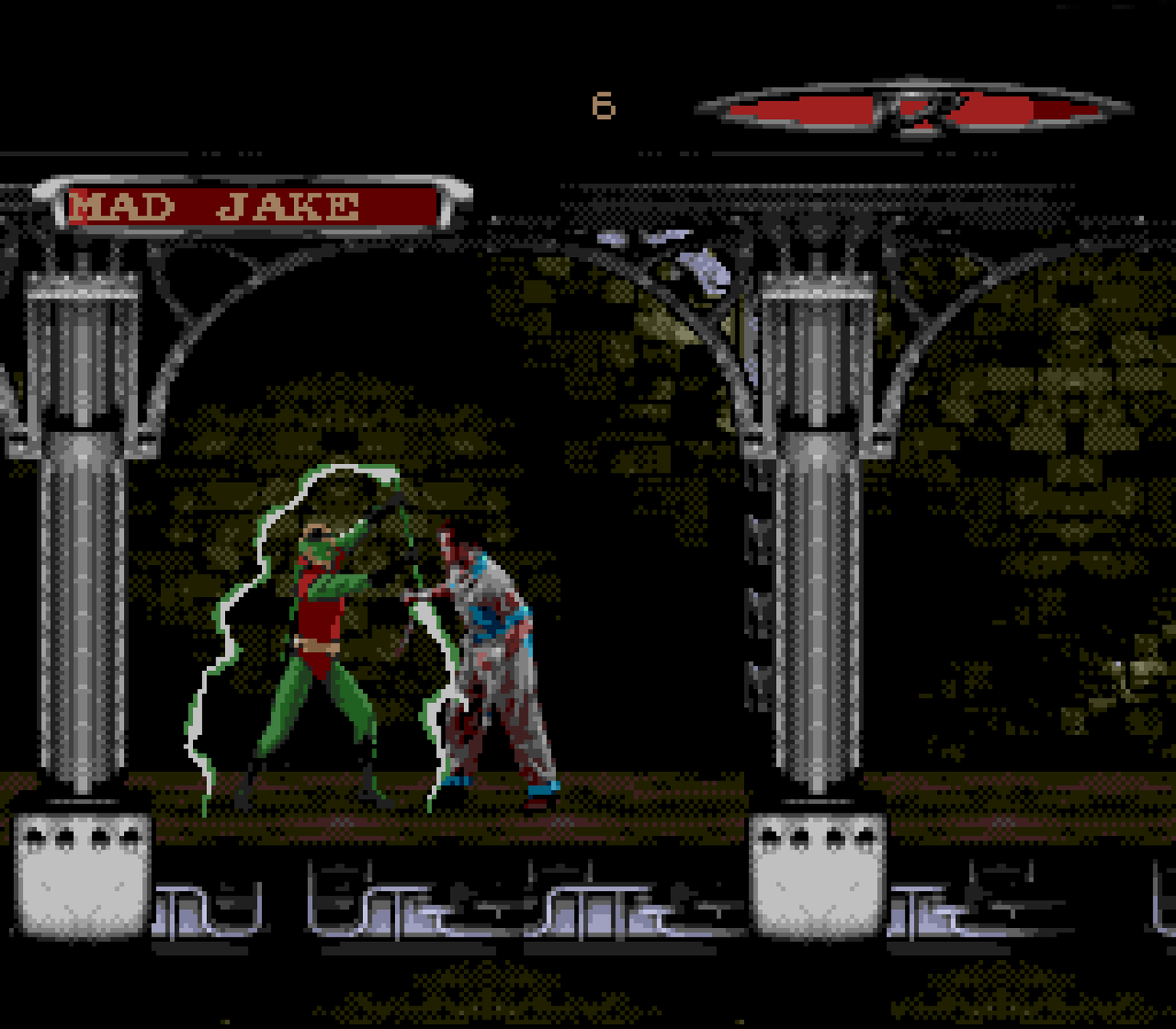This screenshot has height=1029, width=1176.
Task: Select the skull decorations on the left pedestal
Action: (x=82, y=837)
